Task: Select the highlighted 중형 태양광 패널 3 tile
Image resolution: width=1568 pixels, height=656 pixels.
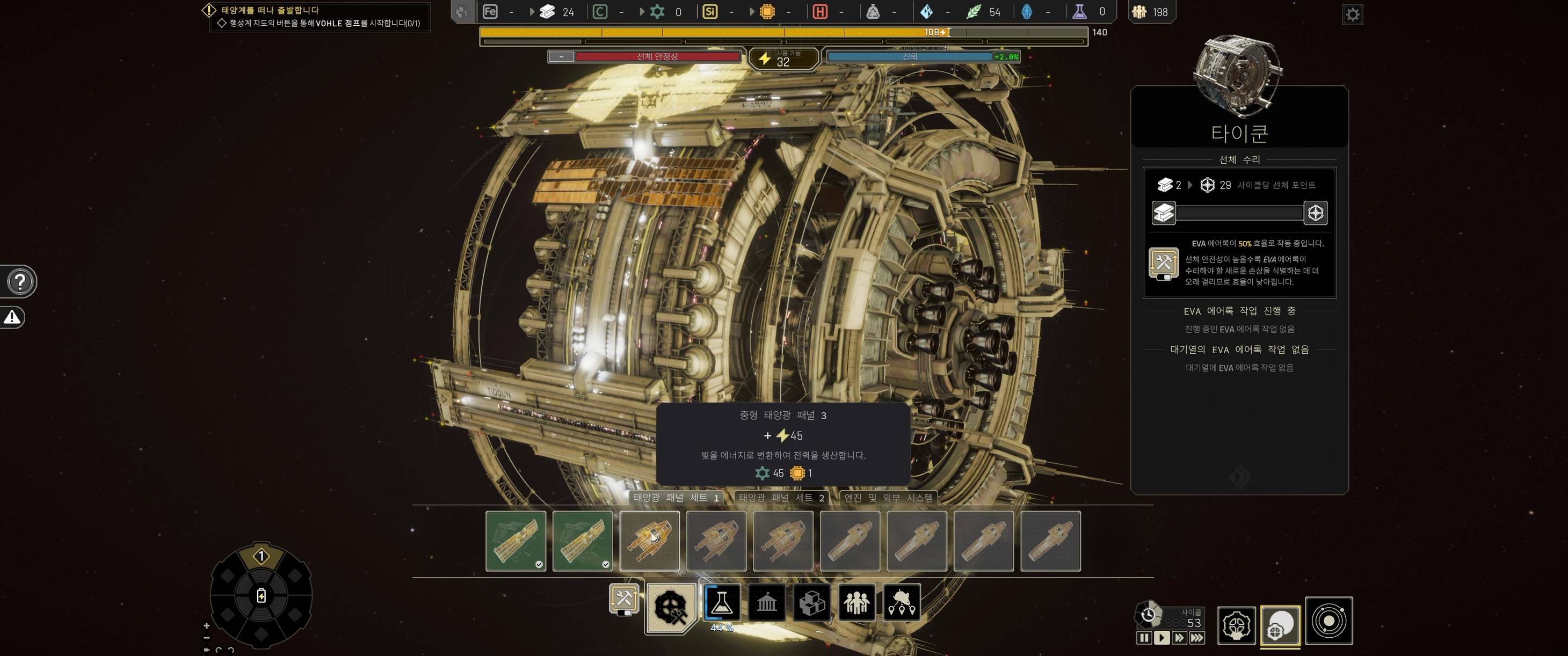Action: (649, 541)
